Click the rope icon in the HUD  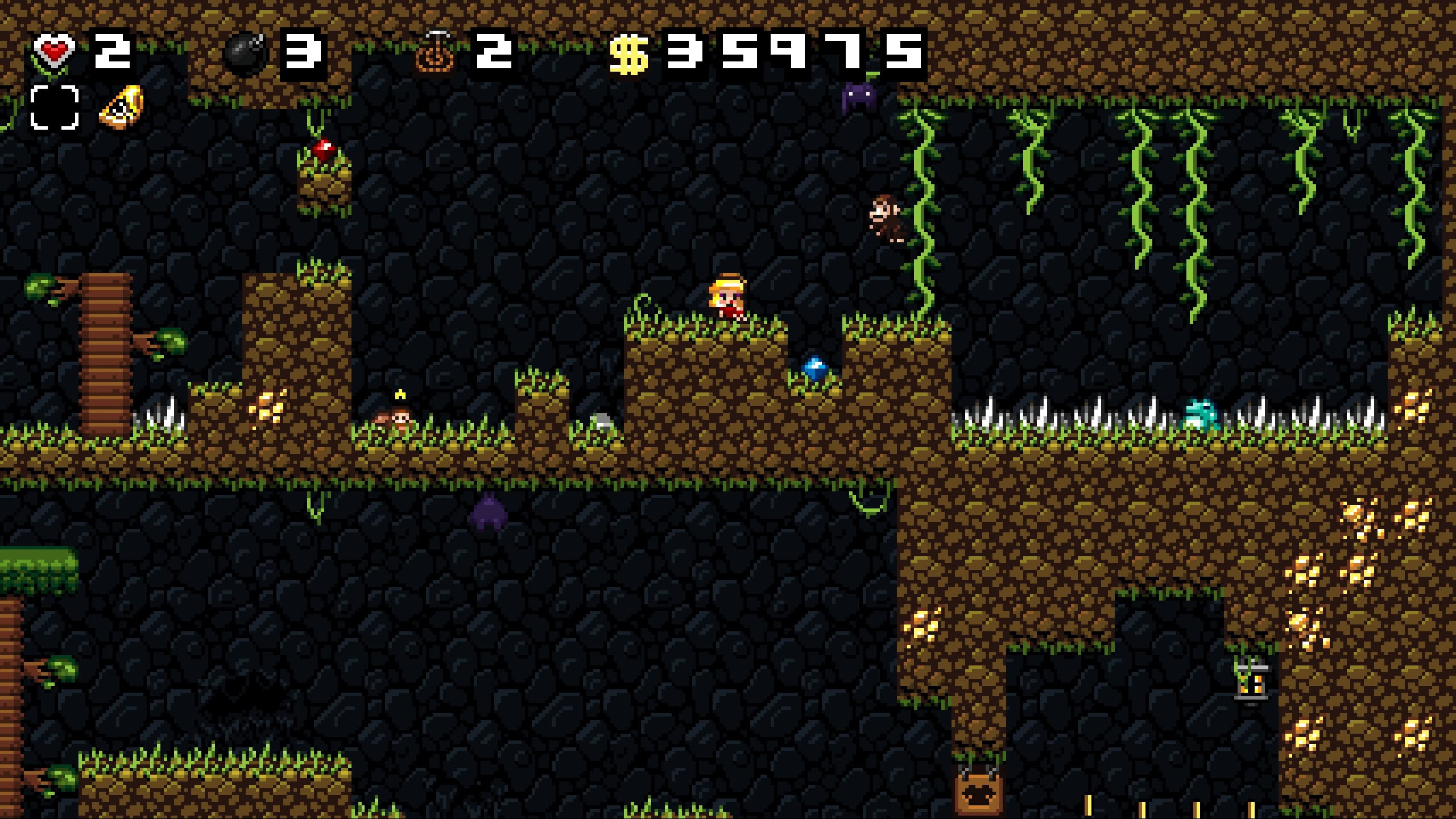pyautogui.click(x=436, y=53)
